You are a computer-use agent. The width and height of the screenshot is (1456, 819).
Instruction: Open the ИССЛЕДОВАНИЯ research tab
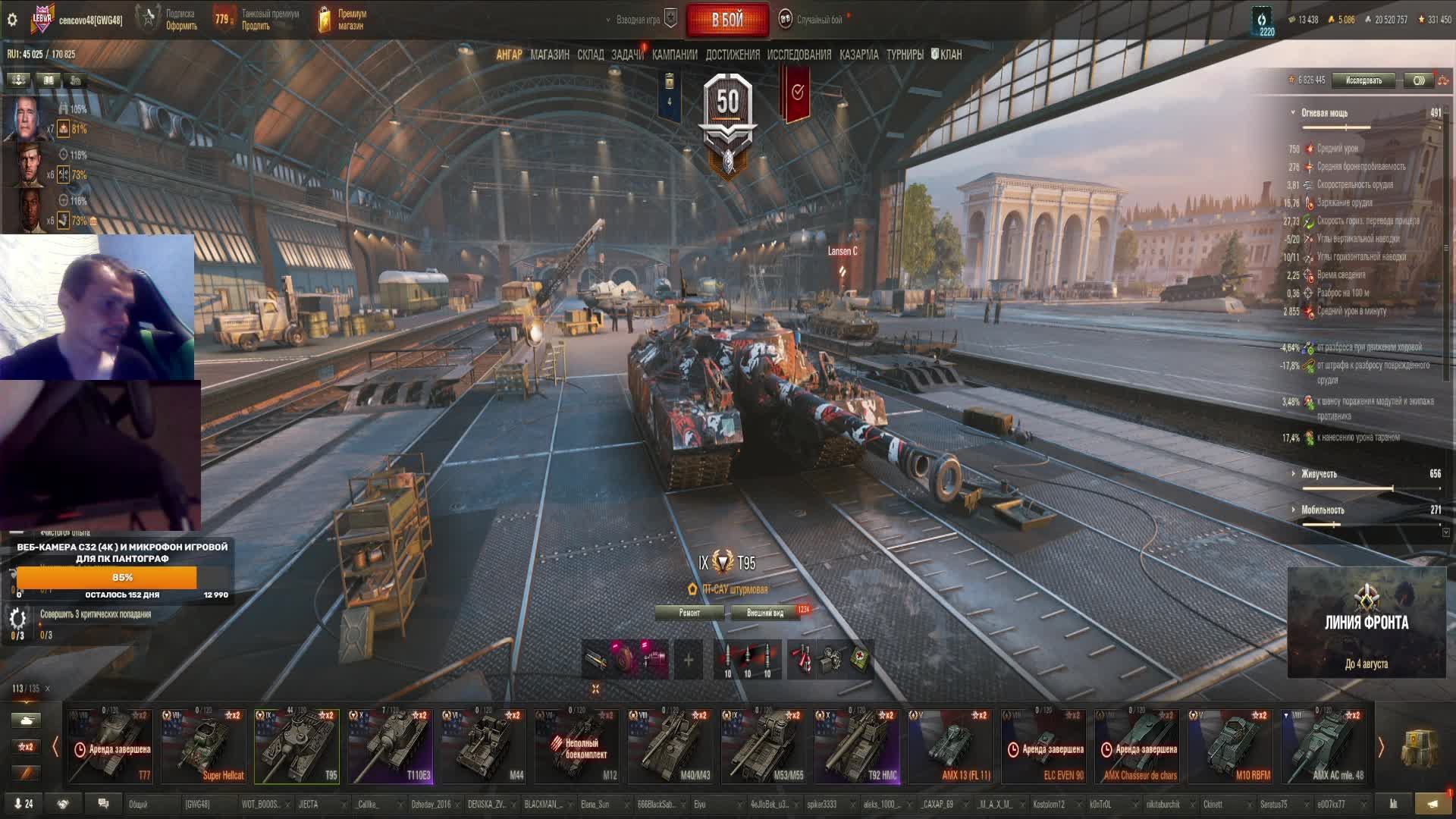799,55
